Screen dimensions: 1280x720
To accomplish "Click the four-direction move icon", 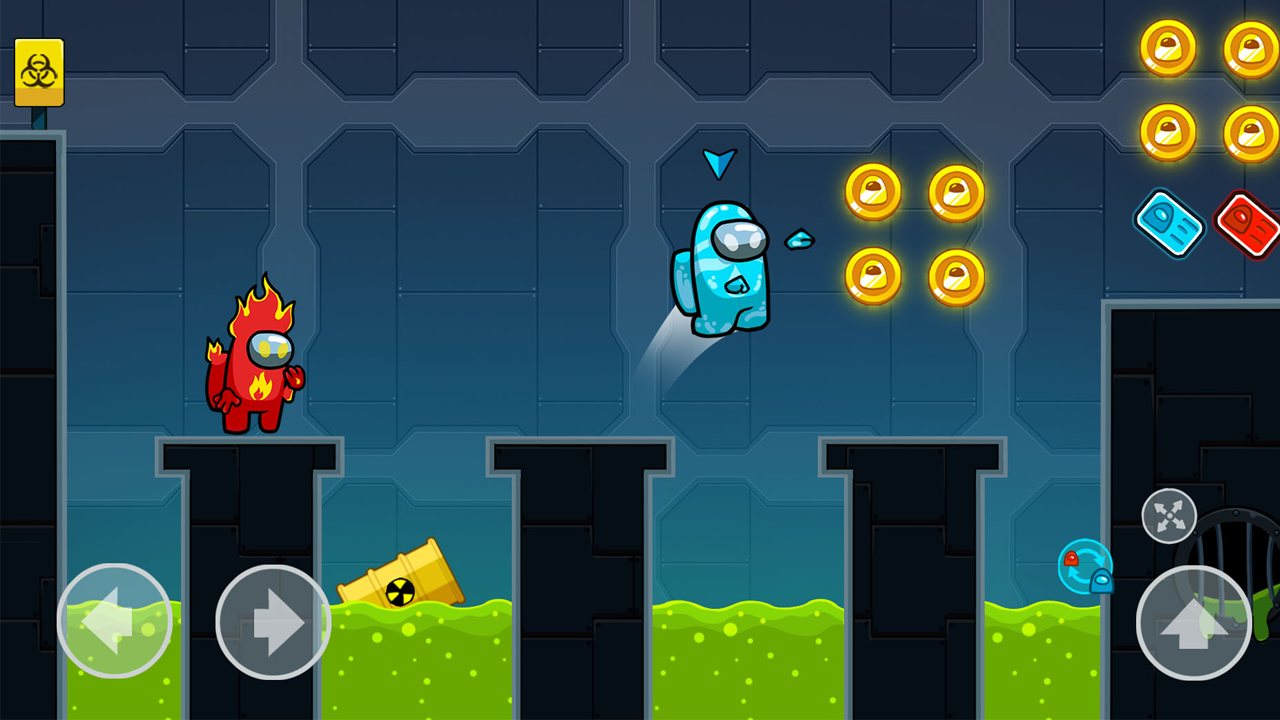I will [x=1168, y=517].
